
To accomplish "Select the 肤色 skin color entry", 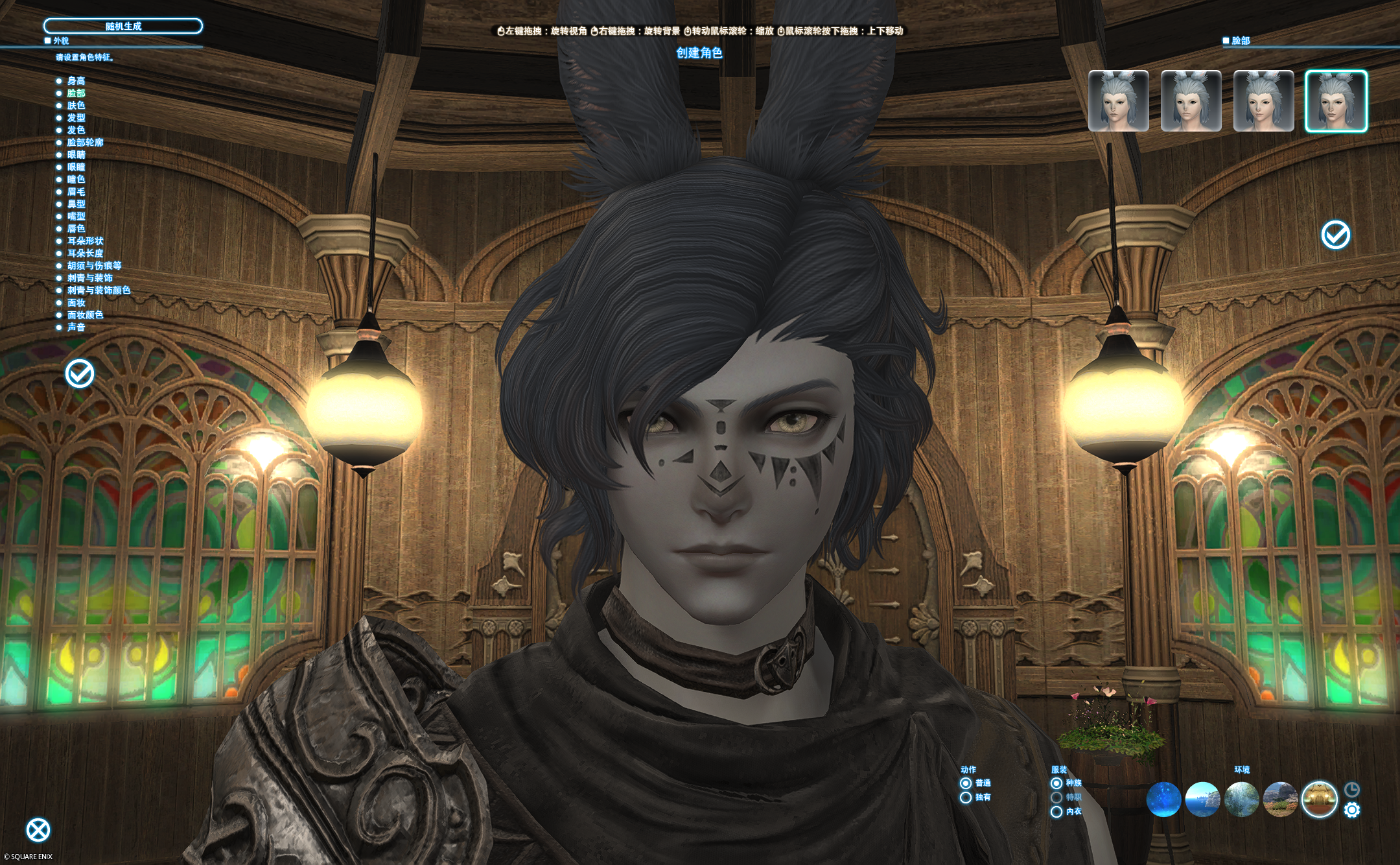I will pyautogui.click(x=76, y=106).
